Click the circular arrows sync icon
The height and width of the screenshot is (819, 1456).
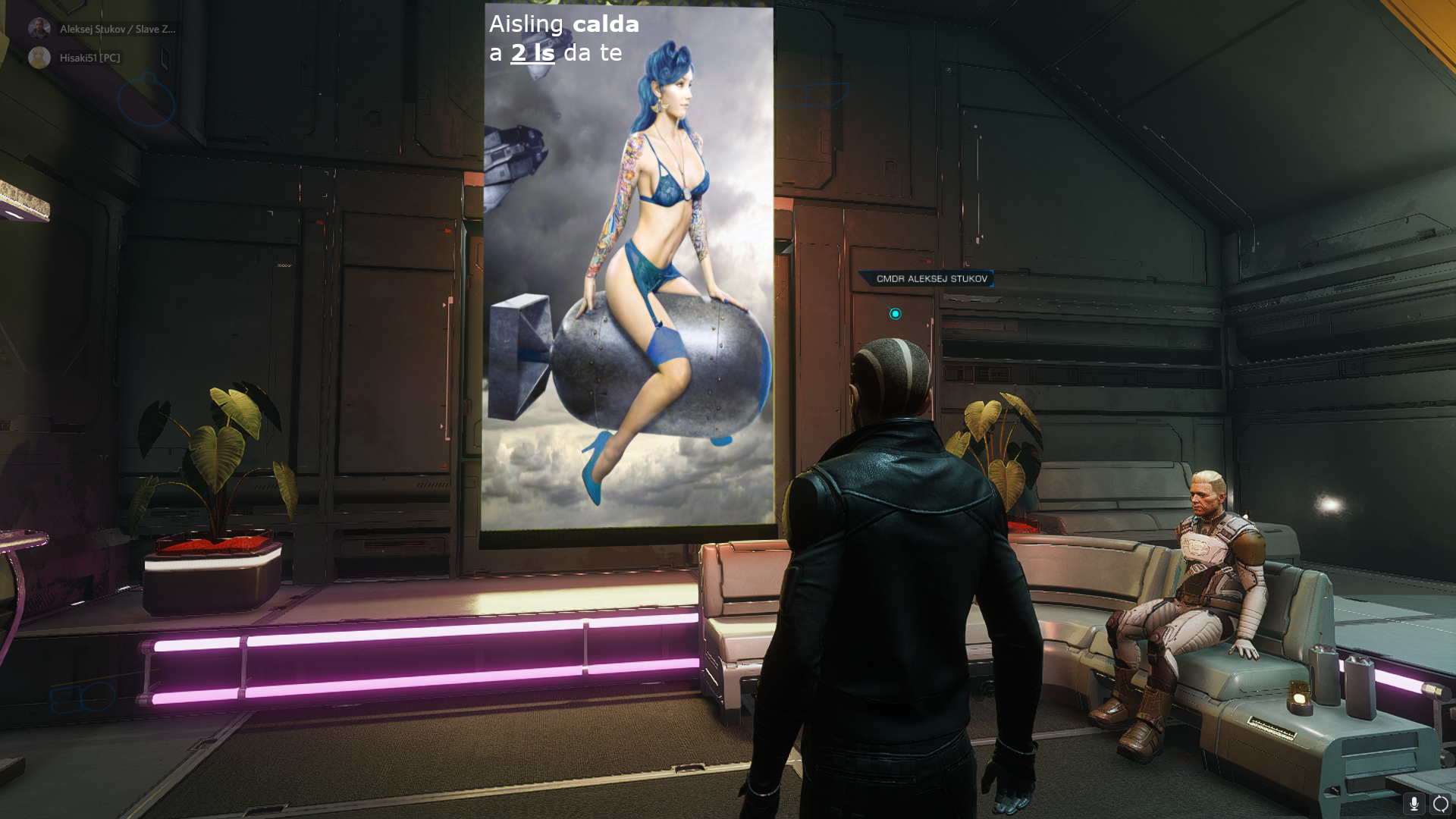[1441, 803]
